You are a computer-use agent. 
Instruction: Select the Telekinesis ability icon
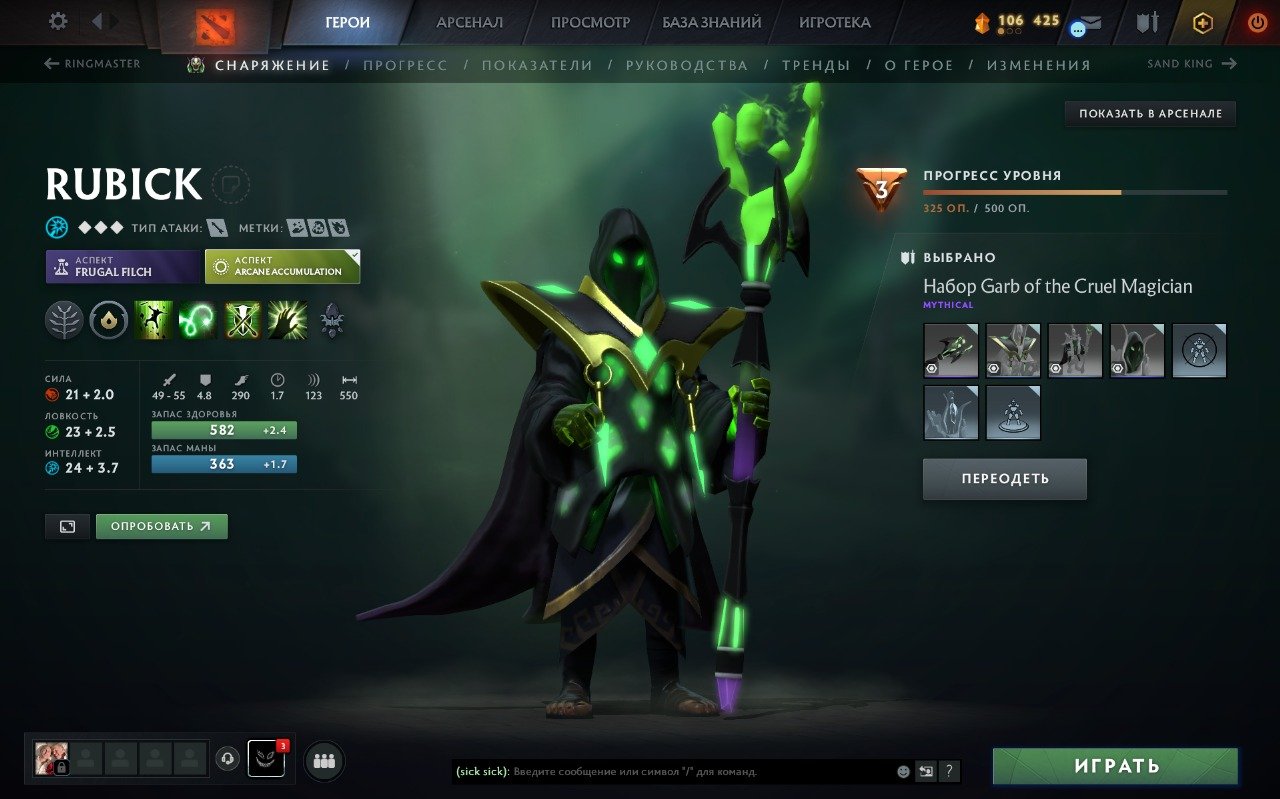[155, 319]
